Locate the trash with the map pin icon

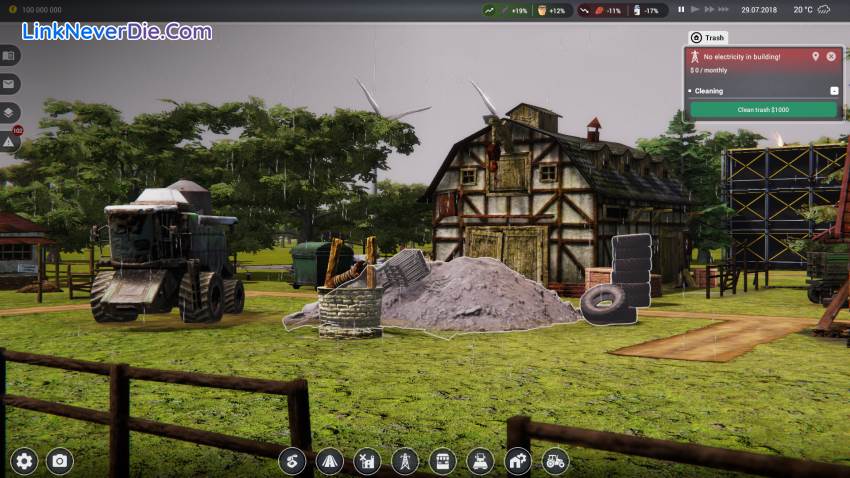click(815, 57)
